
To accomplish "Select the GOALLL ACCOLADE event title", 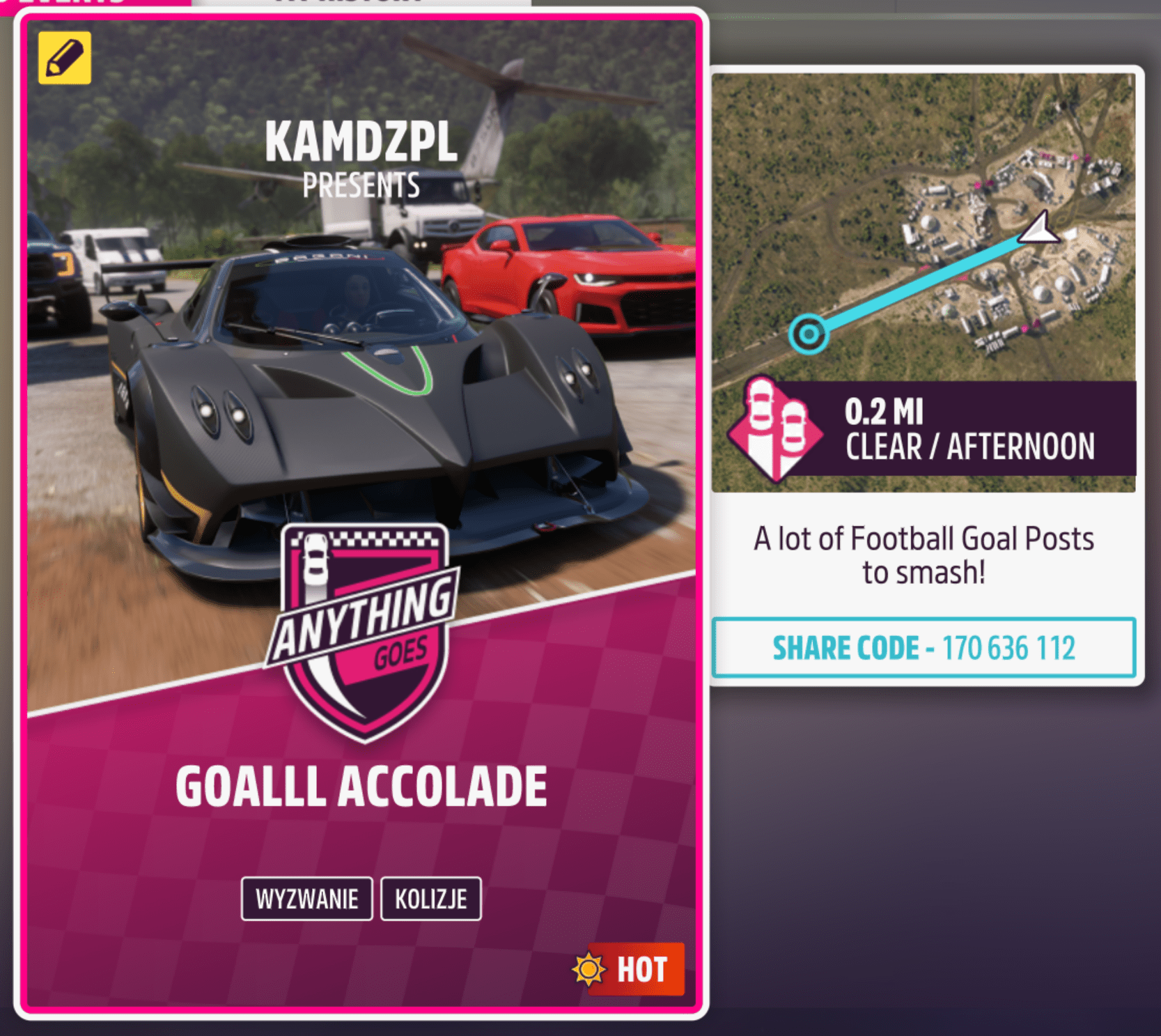I will pos(363,783).
